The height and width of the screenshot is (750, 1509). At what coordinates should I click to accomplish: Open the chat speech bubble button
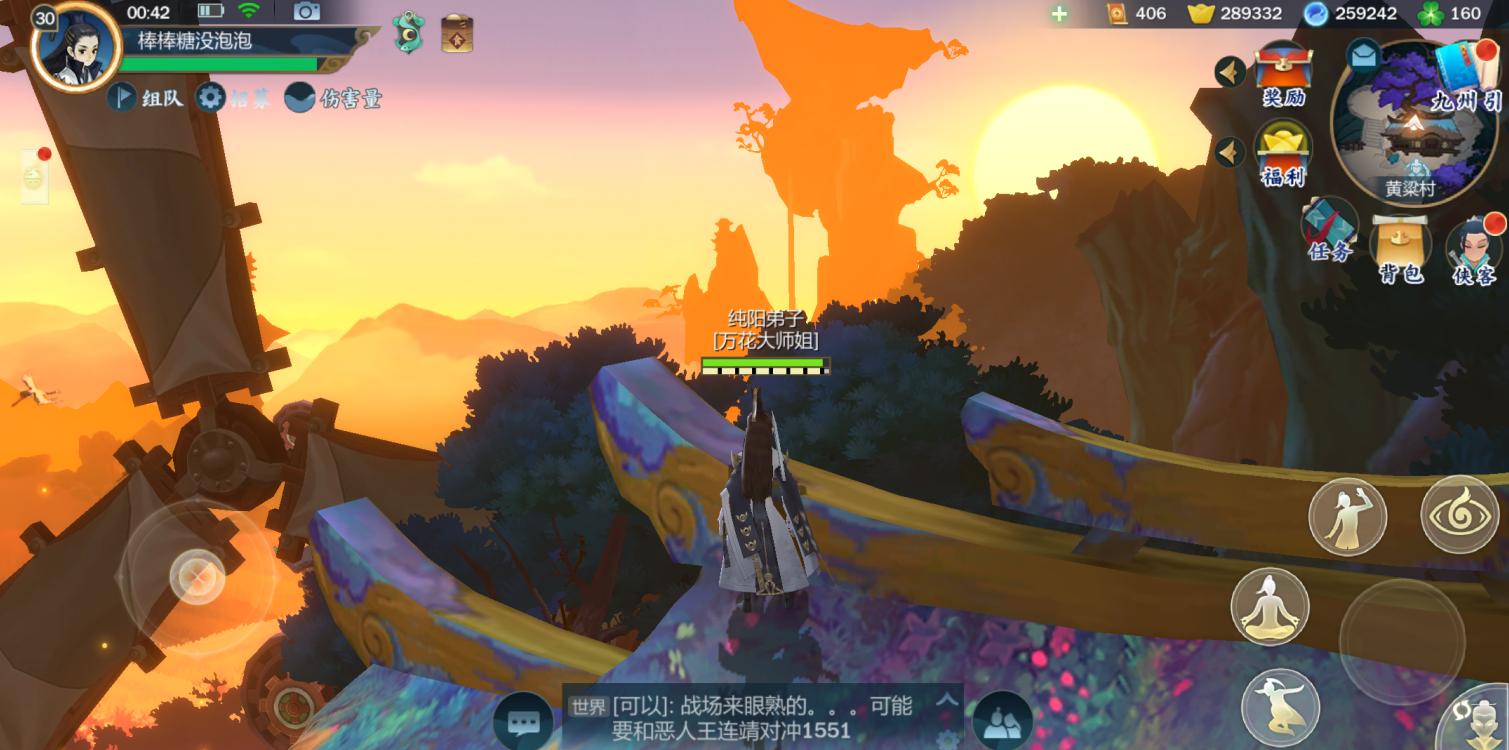(522, 721)
